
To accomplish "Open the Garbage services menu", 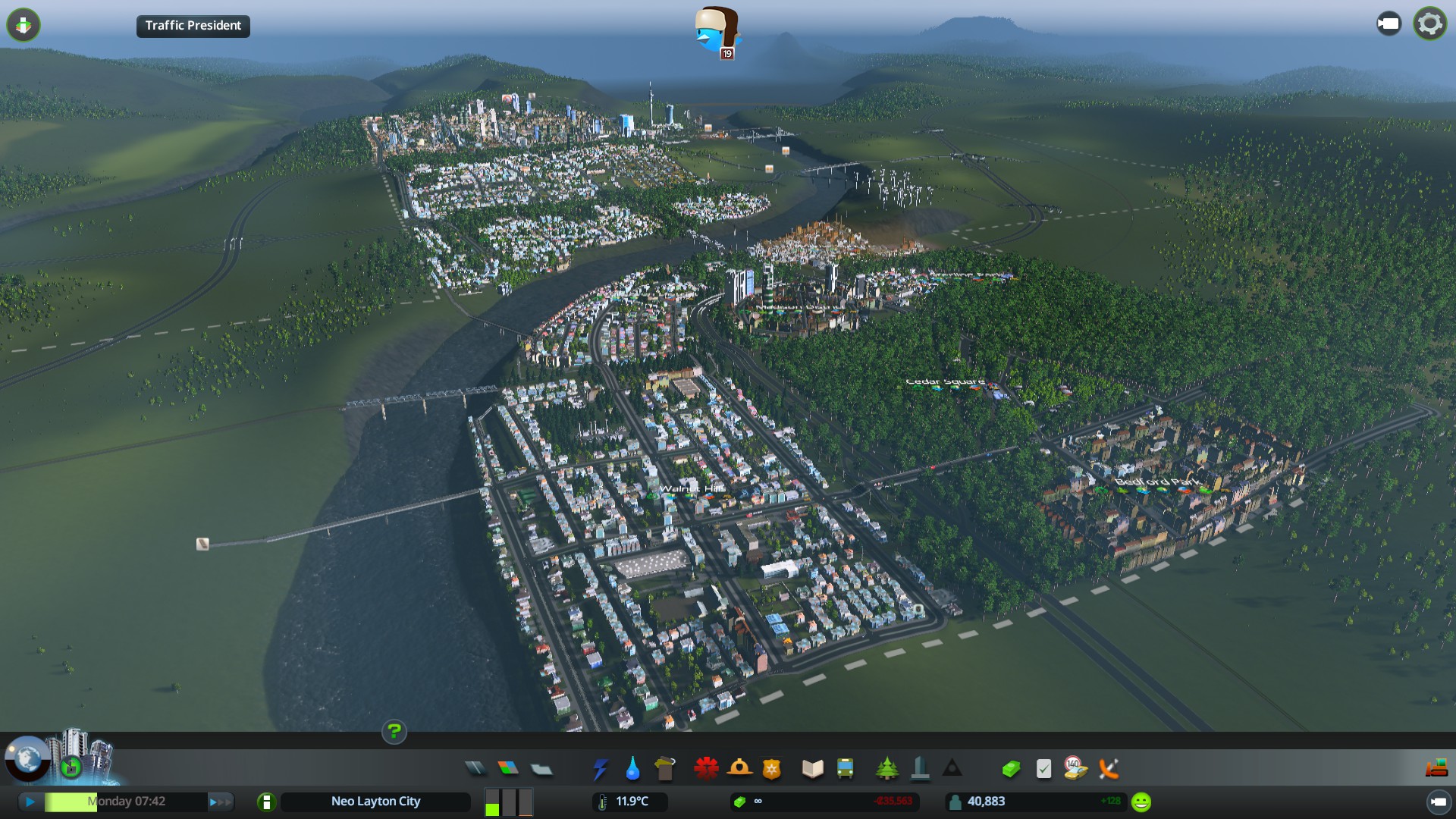I will click(665, 769).
